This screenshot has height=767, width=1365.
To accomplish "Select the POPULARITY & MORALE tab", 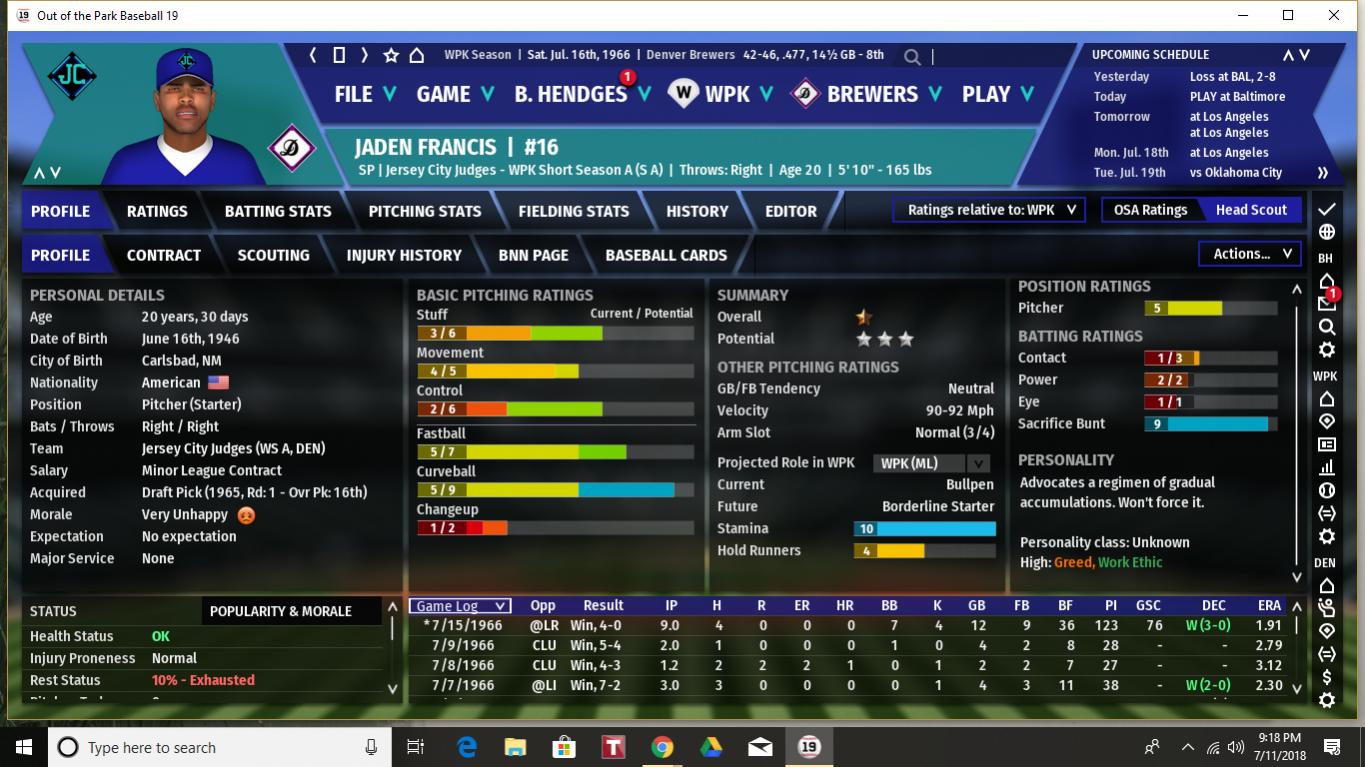I will click(280, 611).
